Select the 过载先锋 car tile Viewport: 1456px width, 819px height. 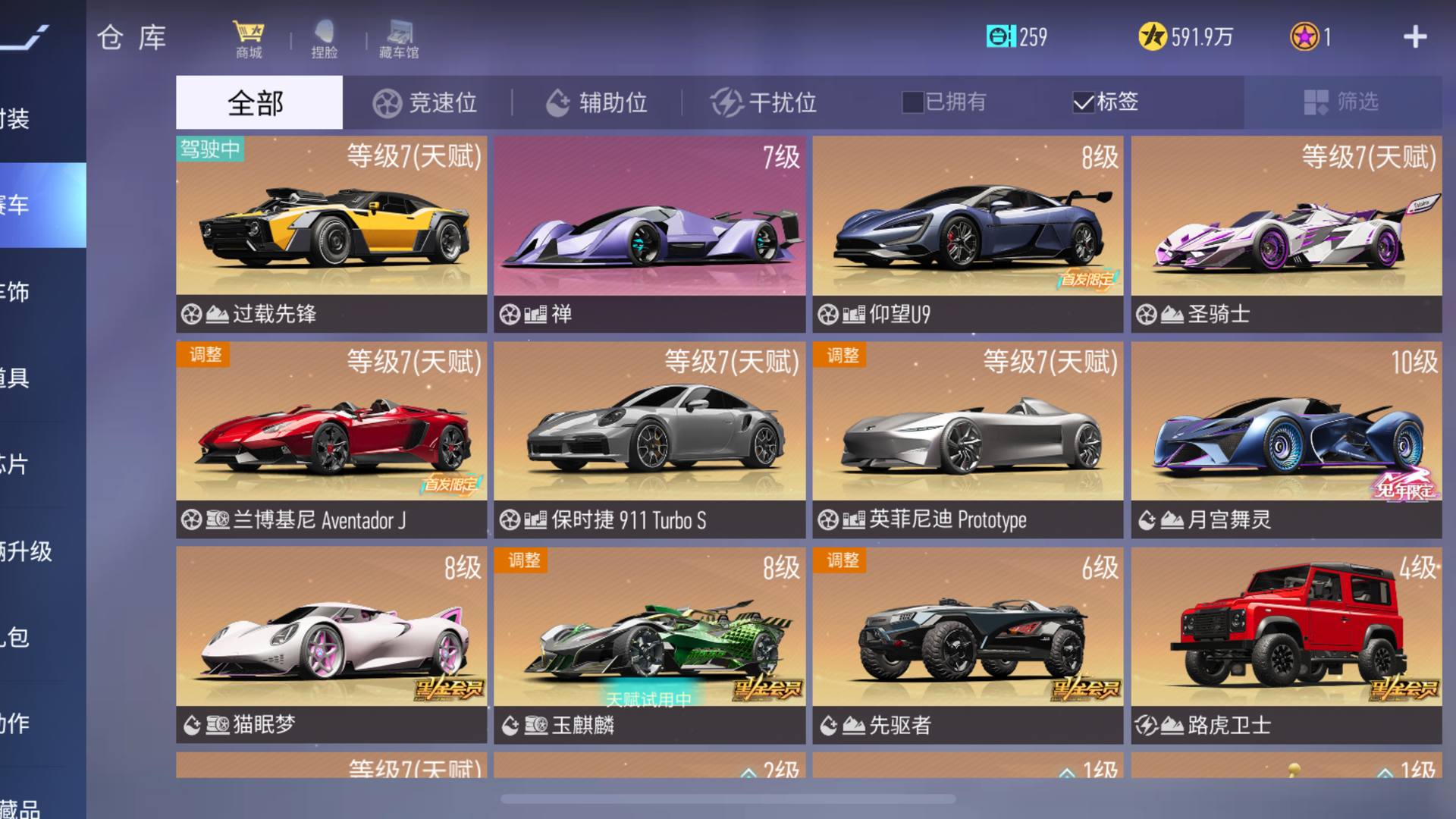pos(331,234)
